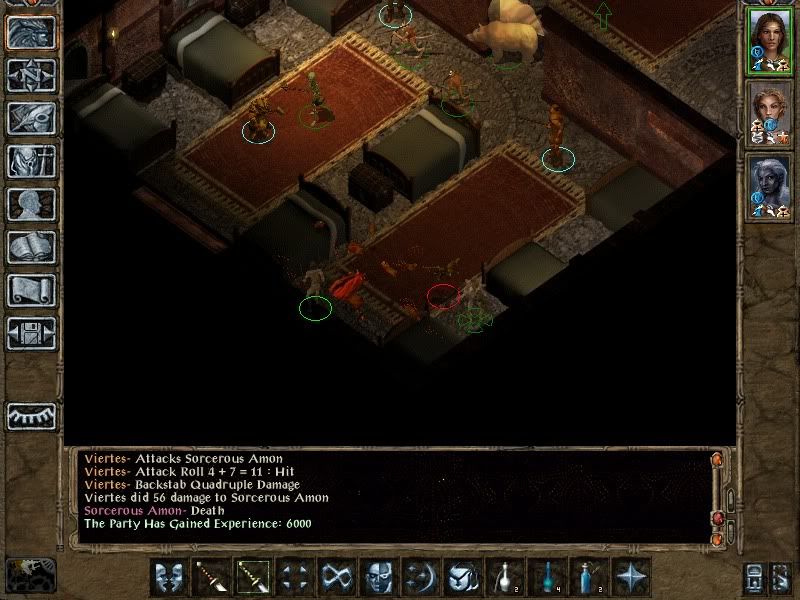This screenshot has width=800, height=600.
Task: Choose the highlighted second weapon slot
Action: 253,577
